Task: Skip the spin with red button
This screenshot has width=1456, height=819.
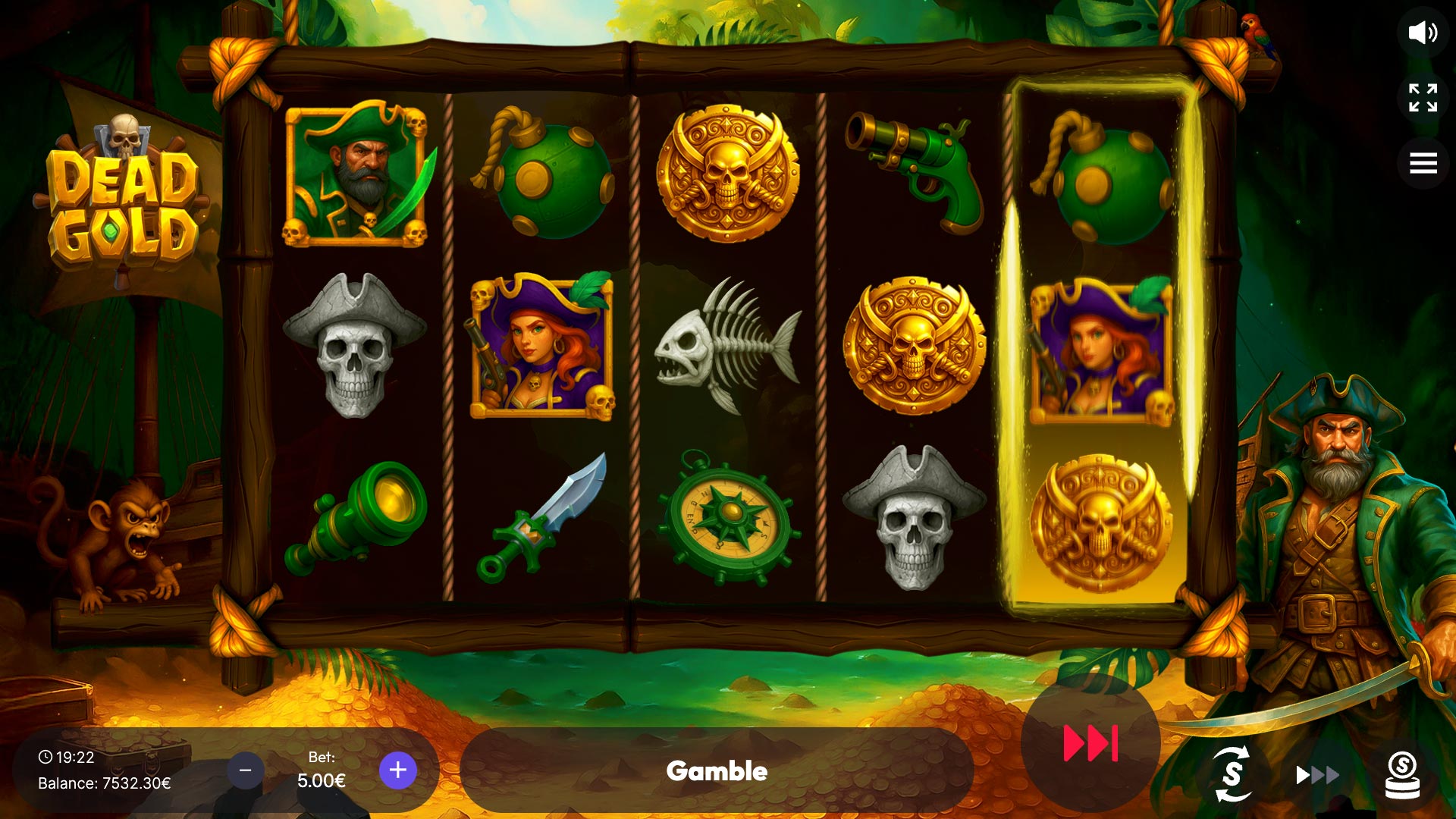Action: point(1090,743)
